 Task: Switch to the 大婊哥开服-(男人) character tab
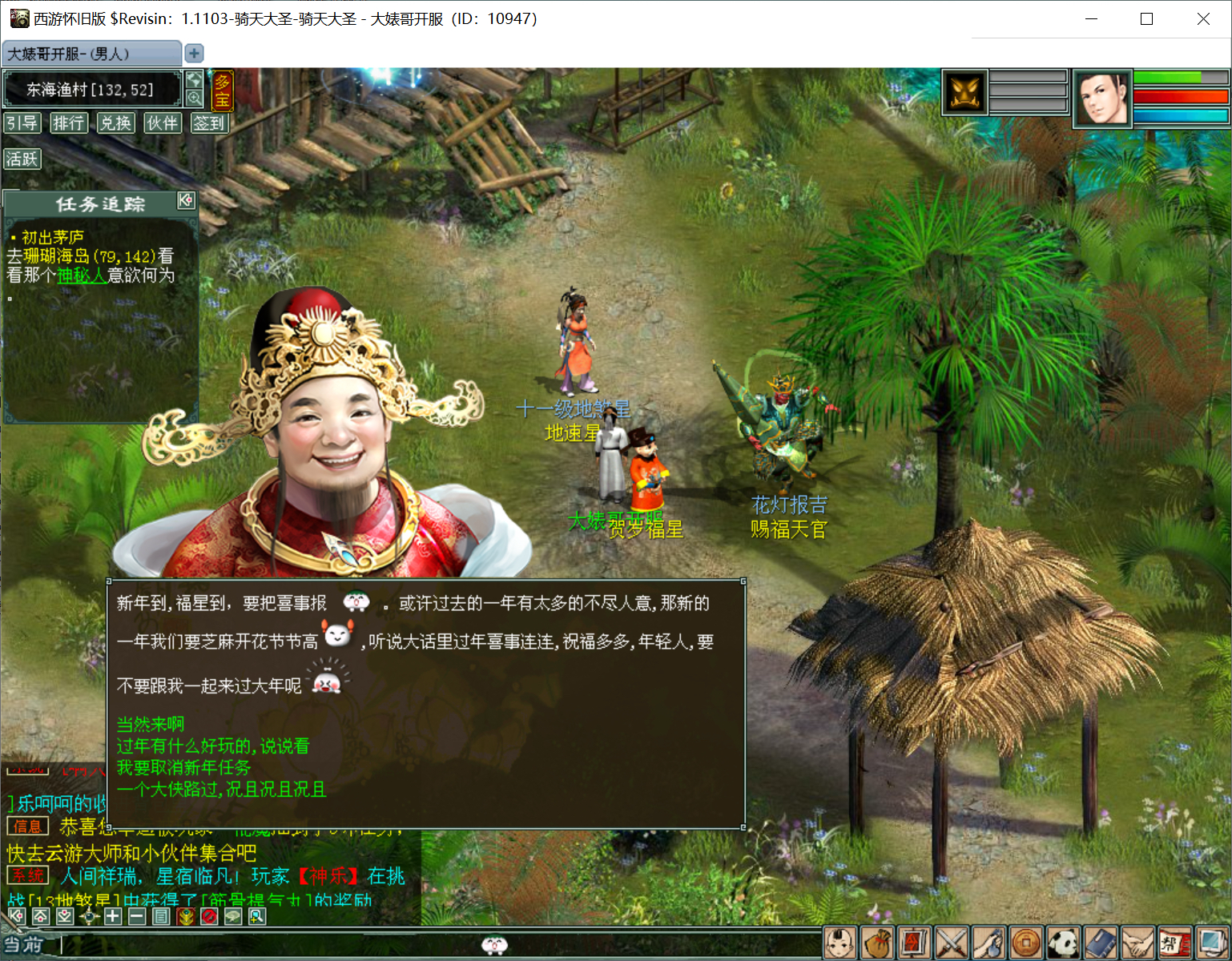[90, 53]
